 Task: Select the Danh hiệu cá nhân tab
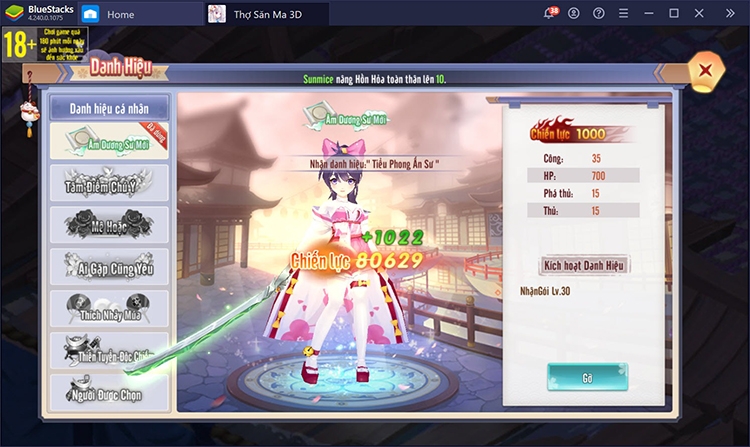coord(110,107)
